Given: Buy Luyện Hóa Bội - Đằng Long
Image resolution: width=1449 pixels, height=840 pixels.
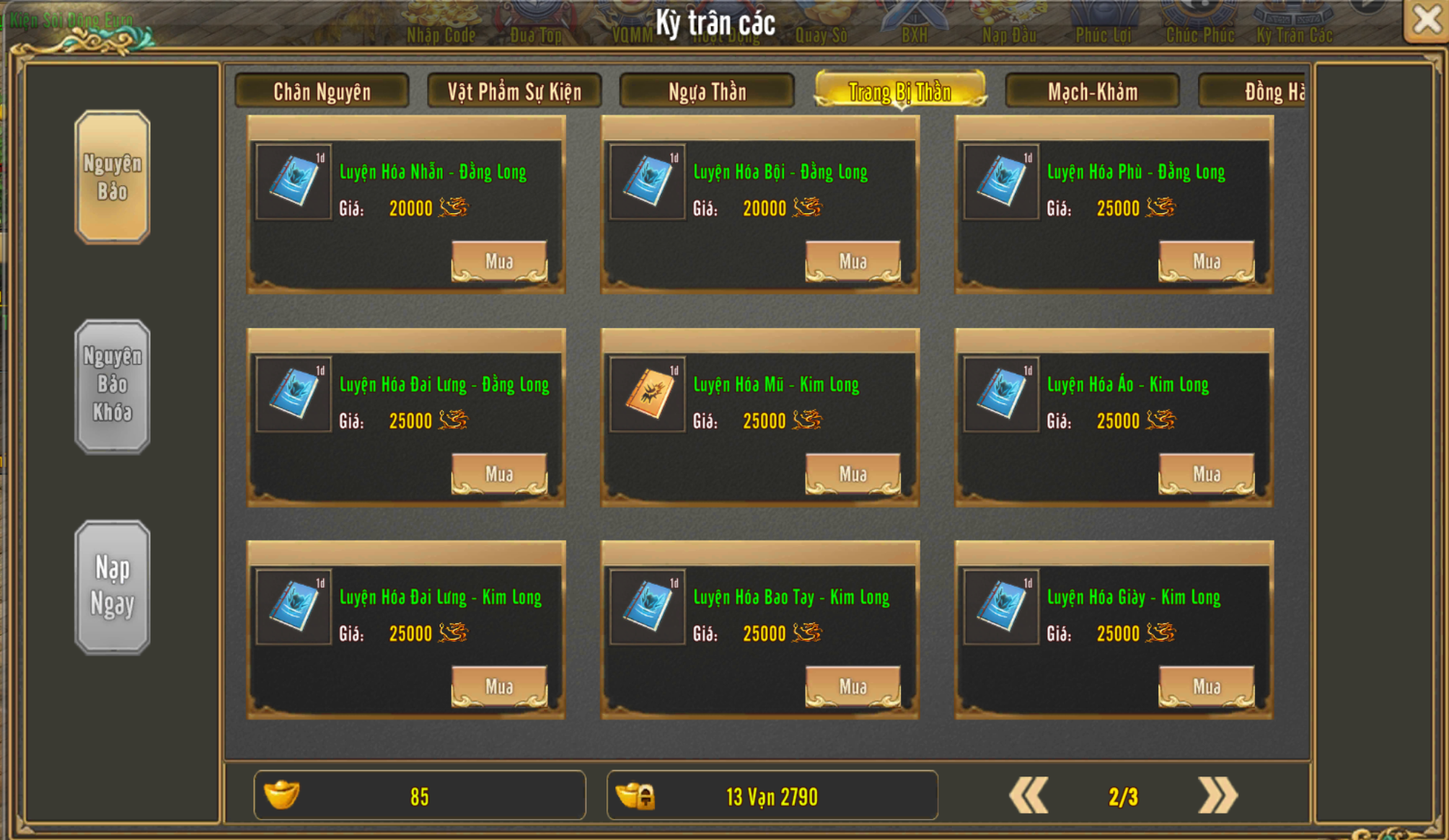Looking at the screenshot, I should (x=853, y=261).
